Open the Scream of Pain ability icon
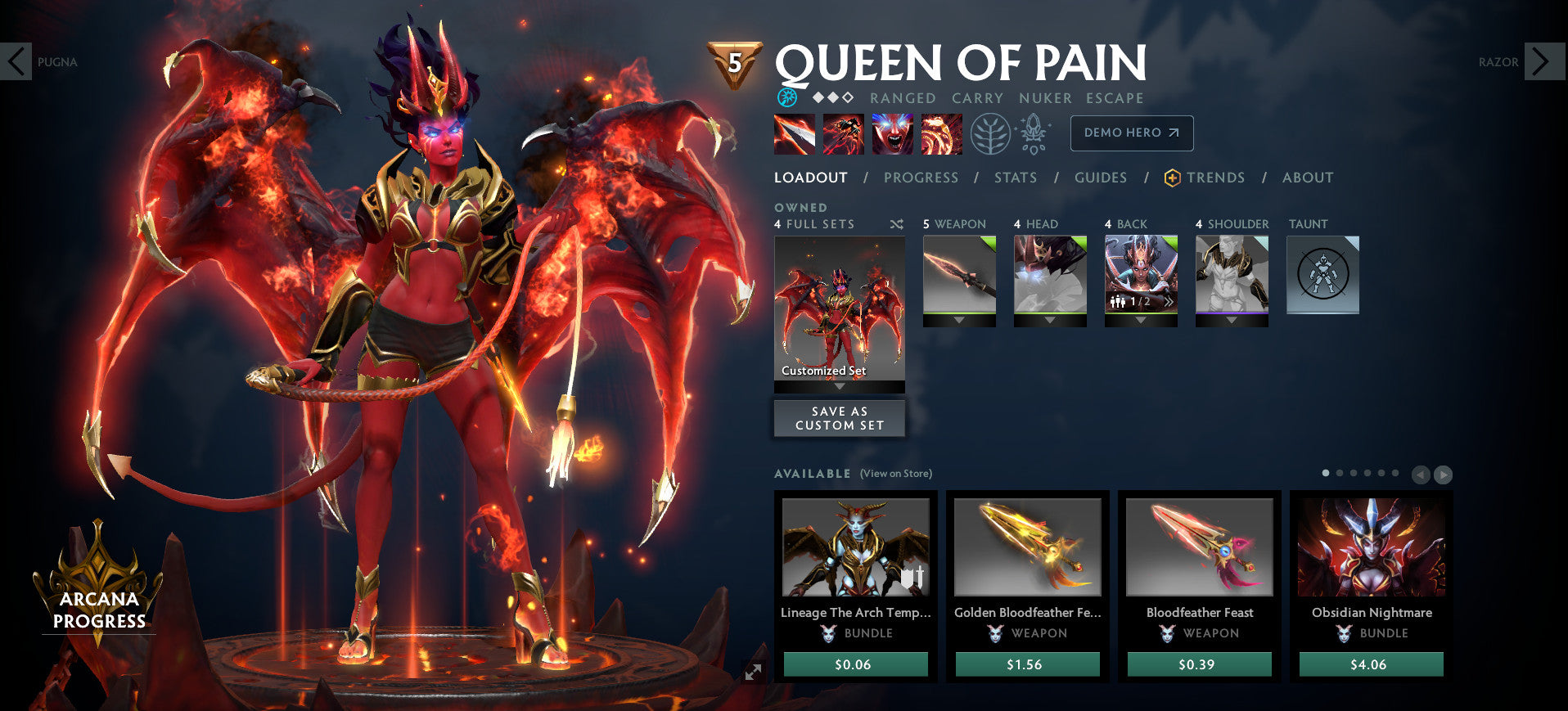 click(x=892, y=133)
